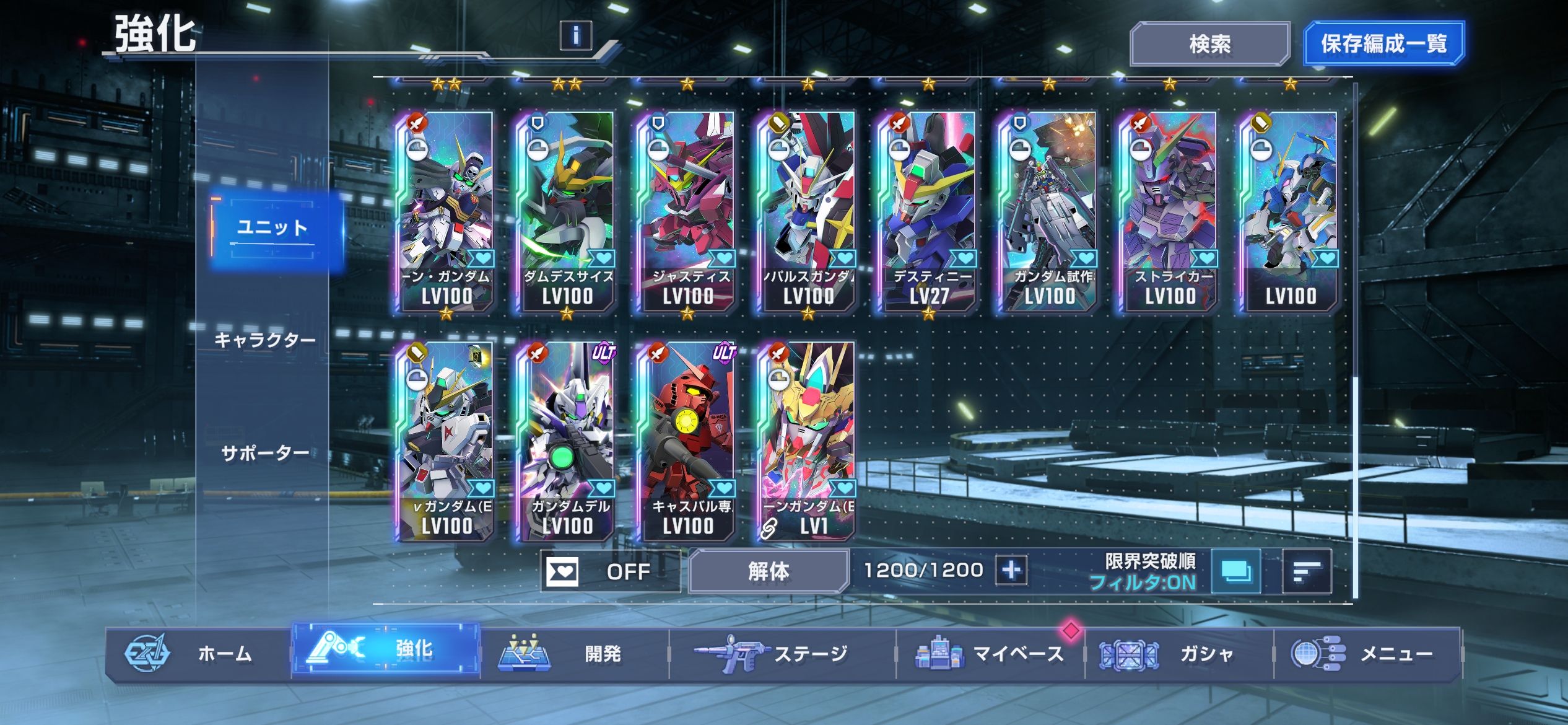Choose the ストライカー unit card
Viewport: 1568px width, 725px height.
[1169, 211]
